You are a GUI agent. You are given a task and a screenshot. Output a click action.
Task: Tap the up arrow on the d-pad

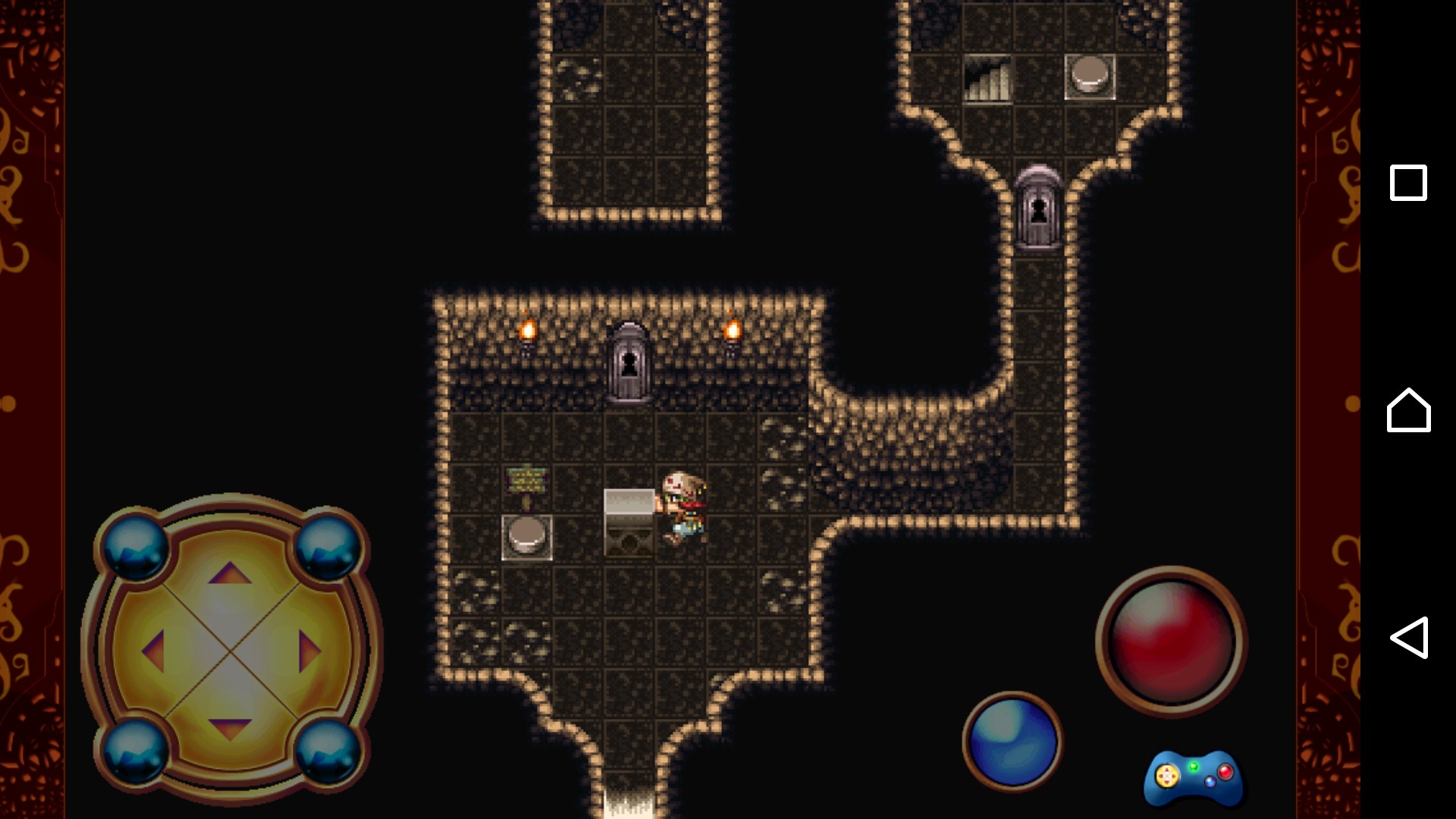pos(230,573)
